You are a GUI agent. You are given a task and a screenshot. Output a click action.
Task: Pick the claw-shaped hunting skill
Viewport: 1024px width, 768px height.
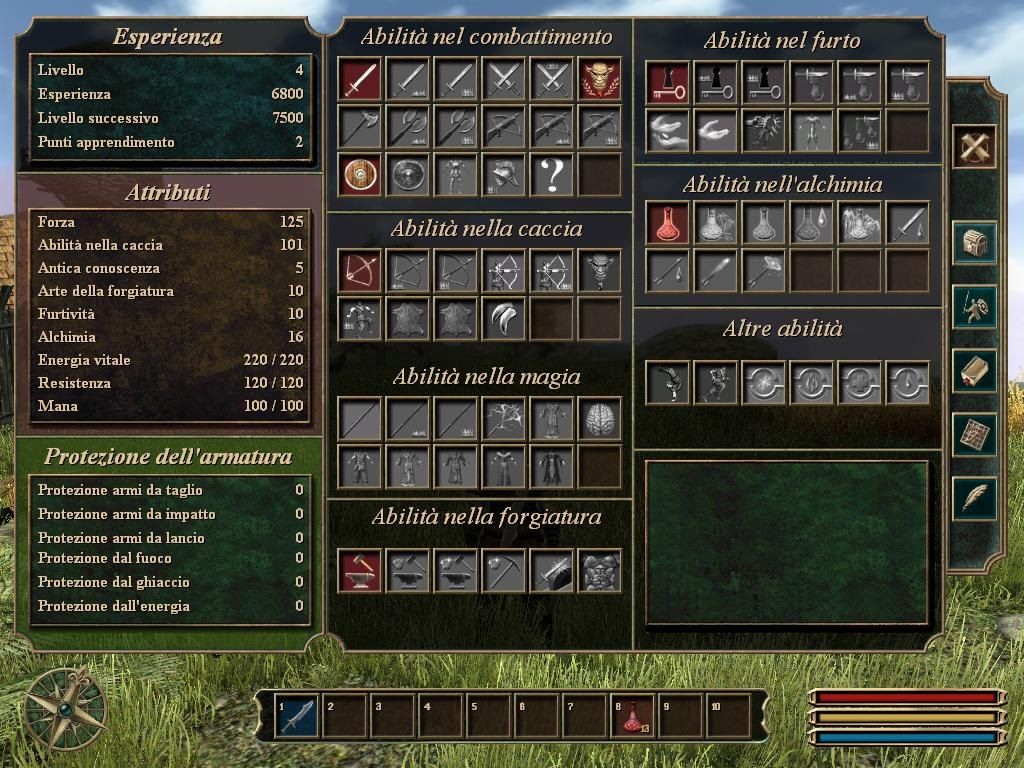click(503, 318)
